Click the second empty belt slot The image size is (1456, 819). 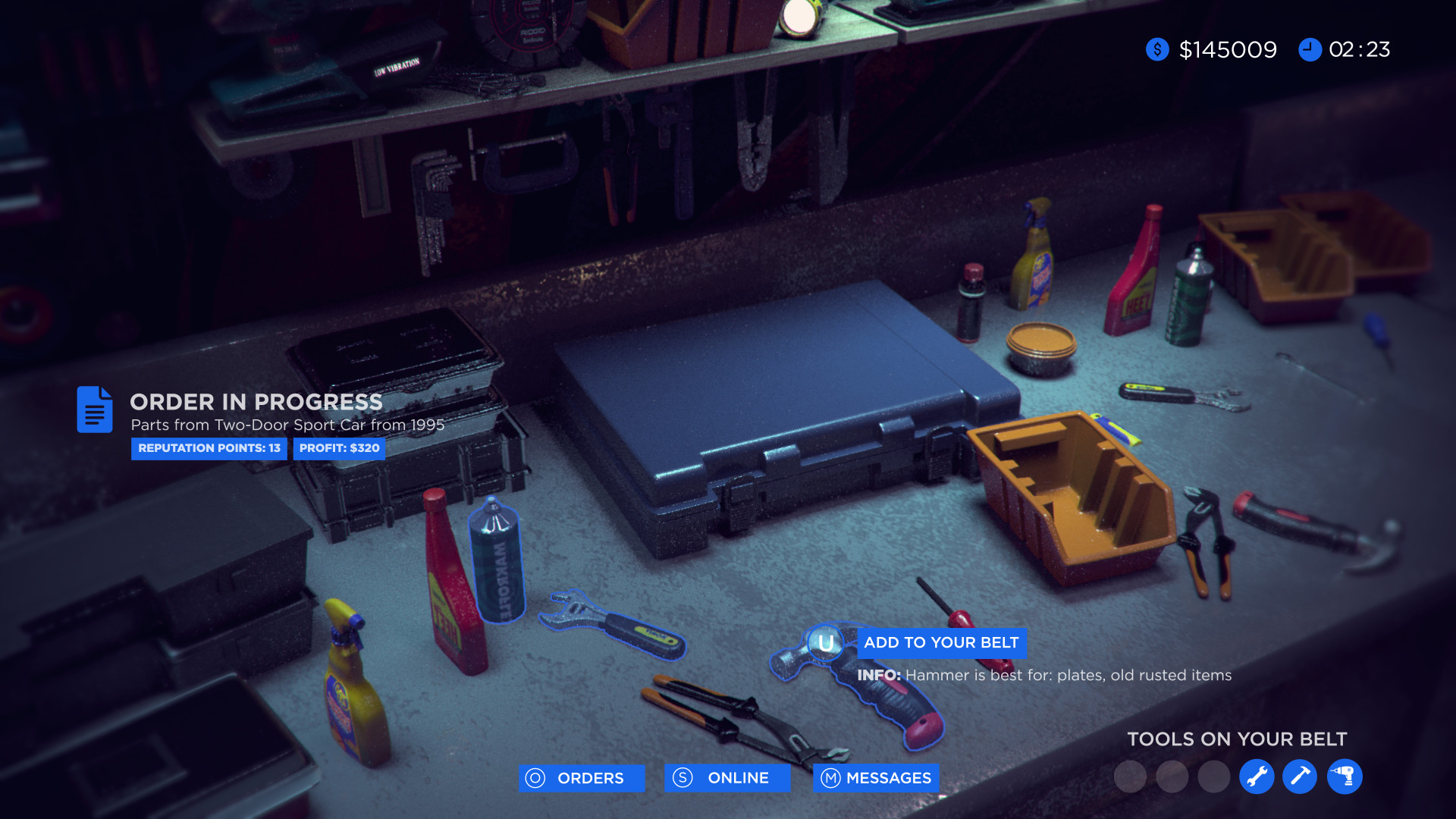[1173, 777]
